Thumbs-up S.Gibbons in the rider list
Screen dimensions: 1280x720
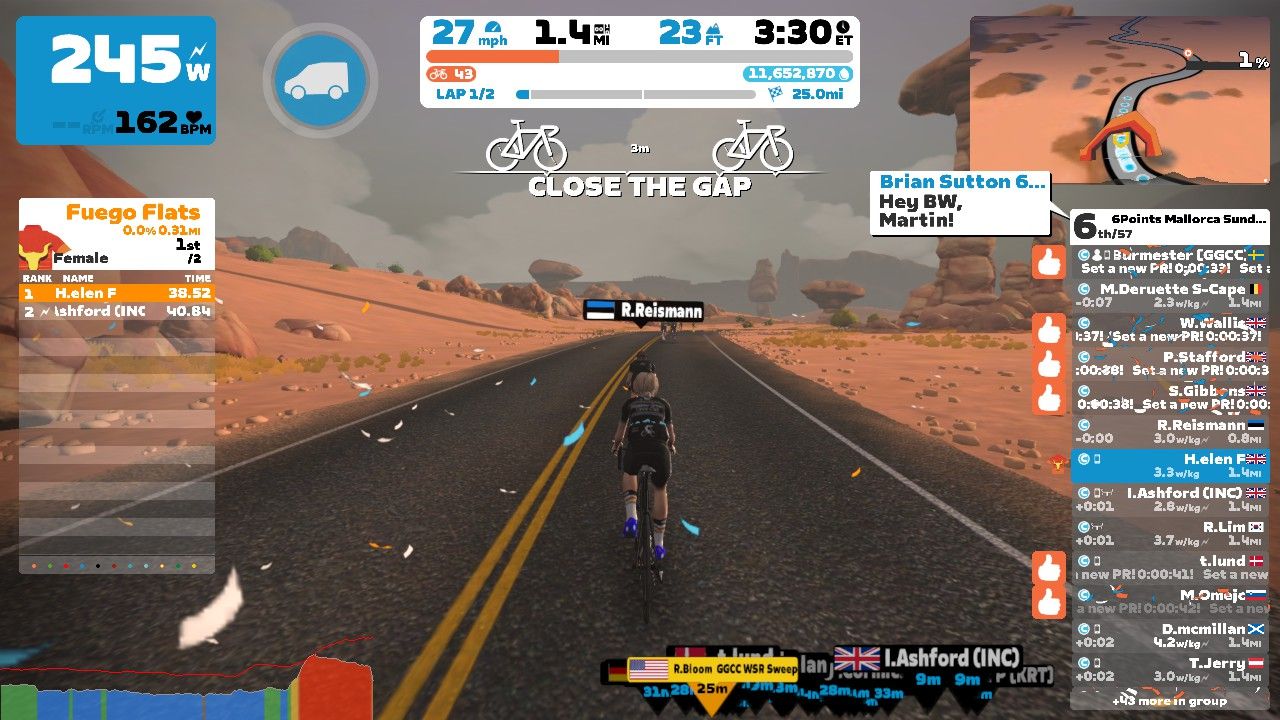[1049, 398]
